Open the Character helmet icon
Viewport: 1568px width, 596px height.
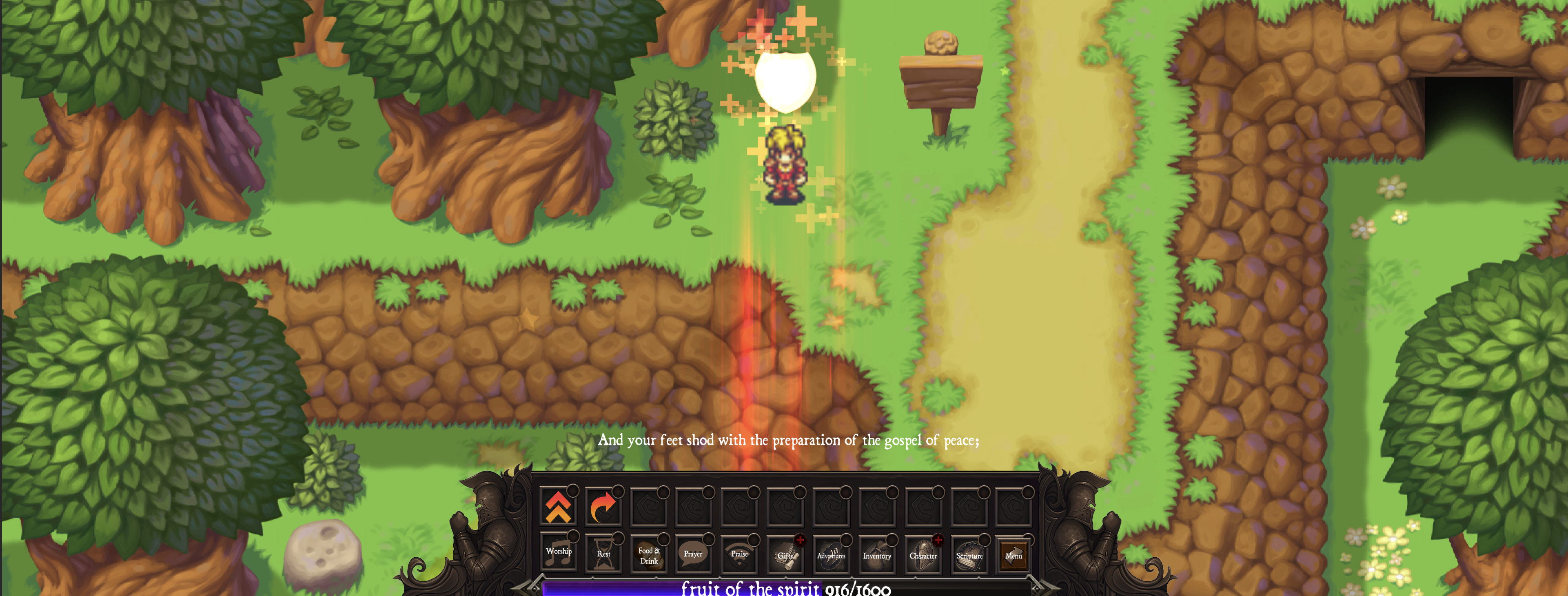click(x=923, y=556)
